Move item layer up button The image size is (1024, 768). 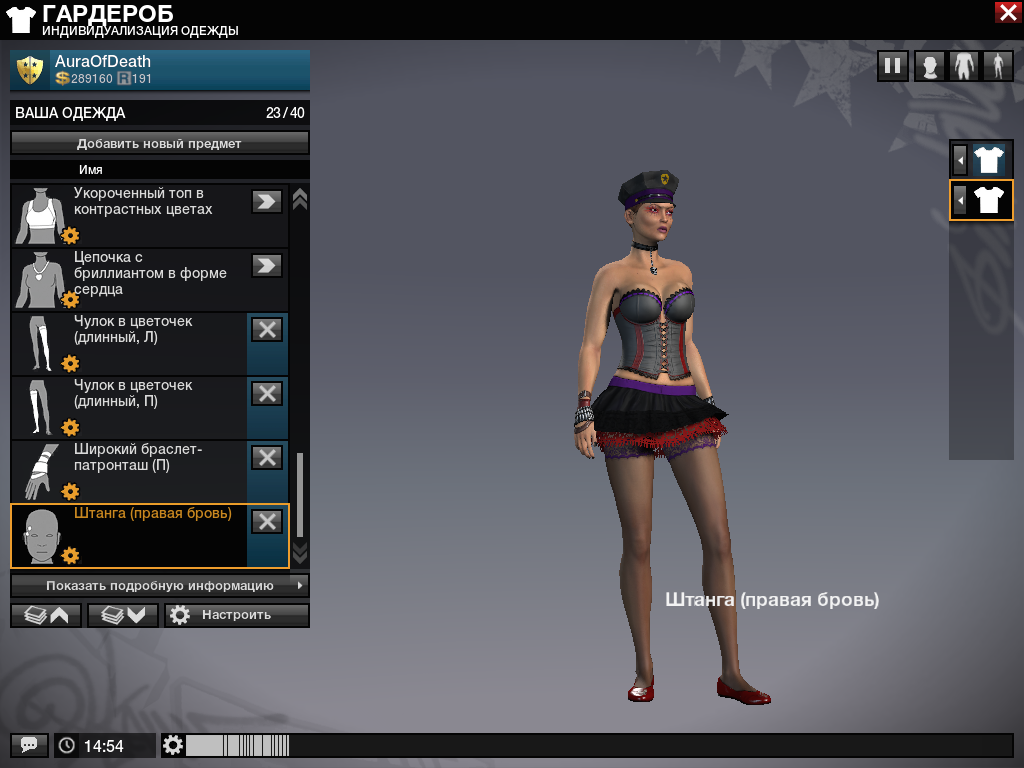coord(46,615)
